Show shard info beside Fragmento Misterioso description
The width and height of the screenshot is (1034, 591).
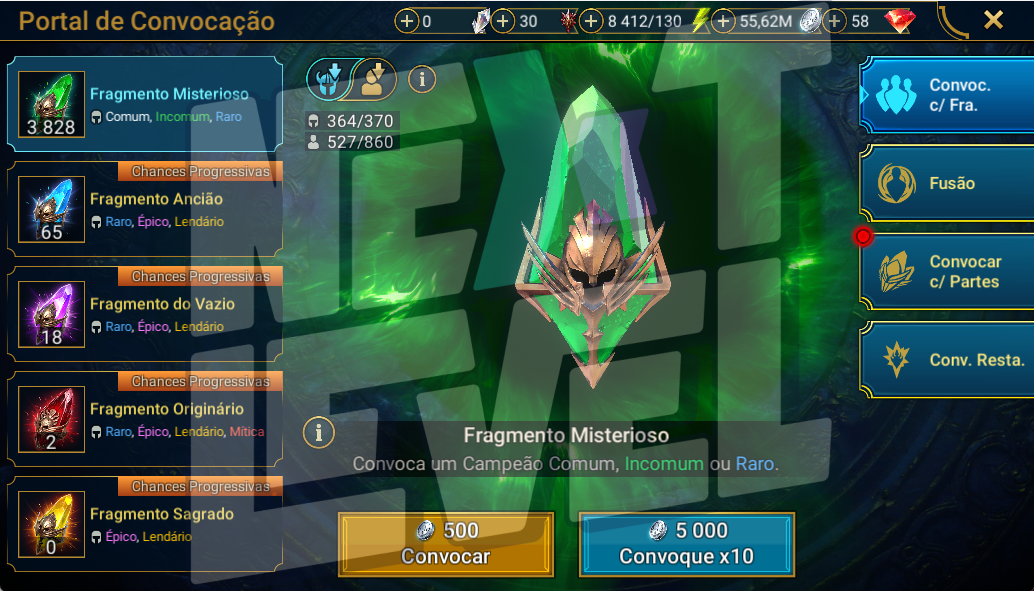pyautogui.click(x=318, y=432)
